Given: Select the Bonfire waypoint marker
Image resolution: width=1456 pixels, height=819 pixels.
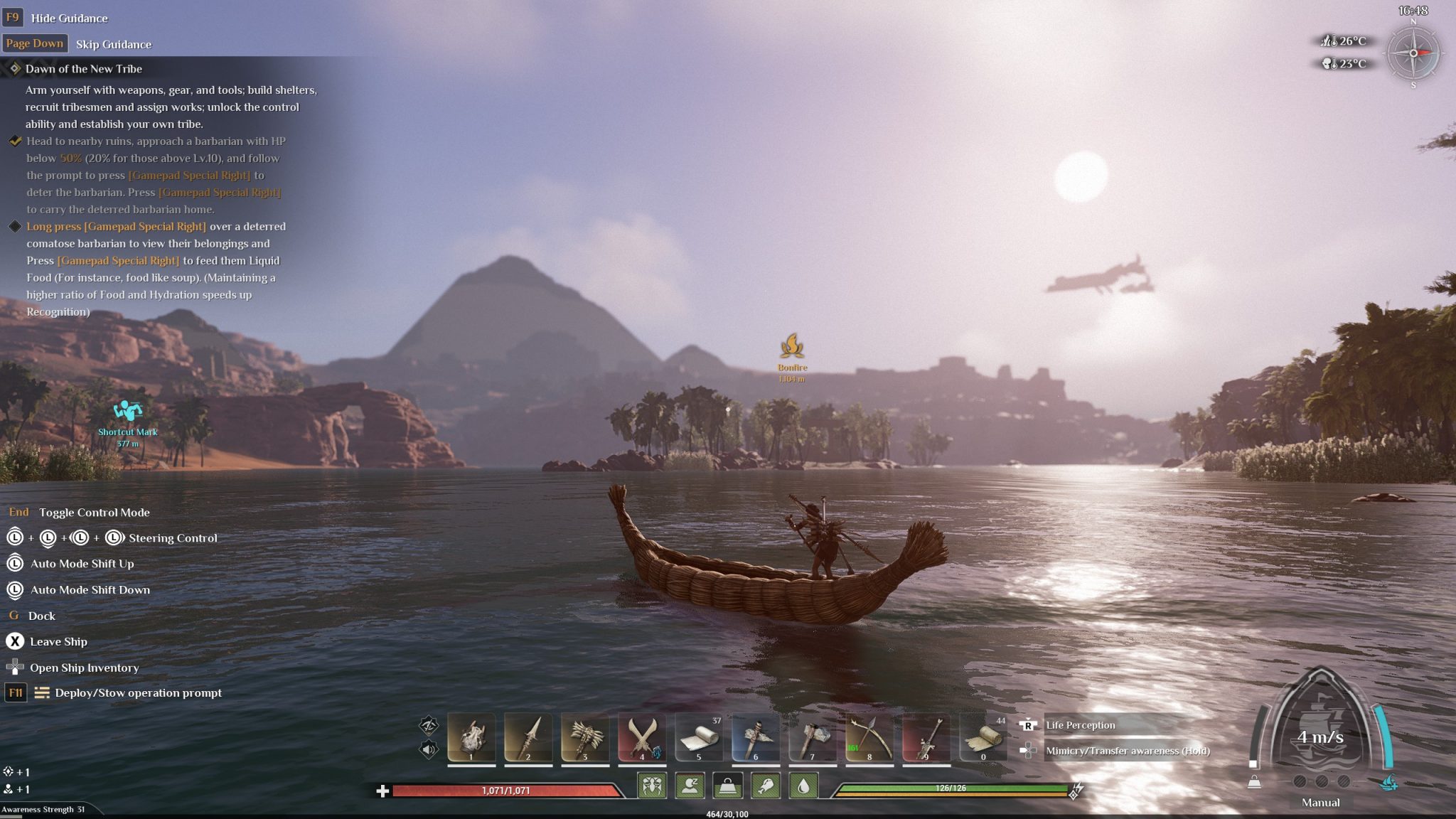Looking at the screenshot, I should pos(792,348).
